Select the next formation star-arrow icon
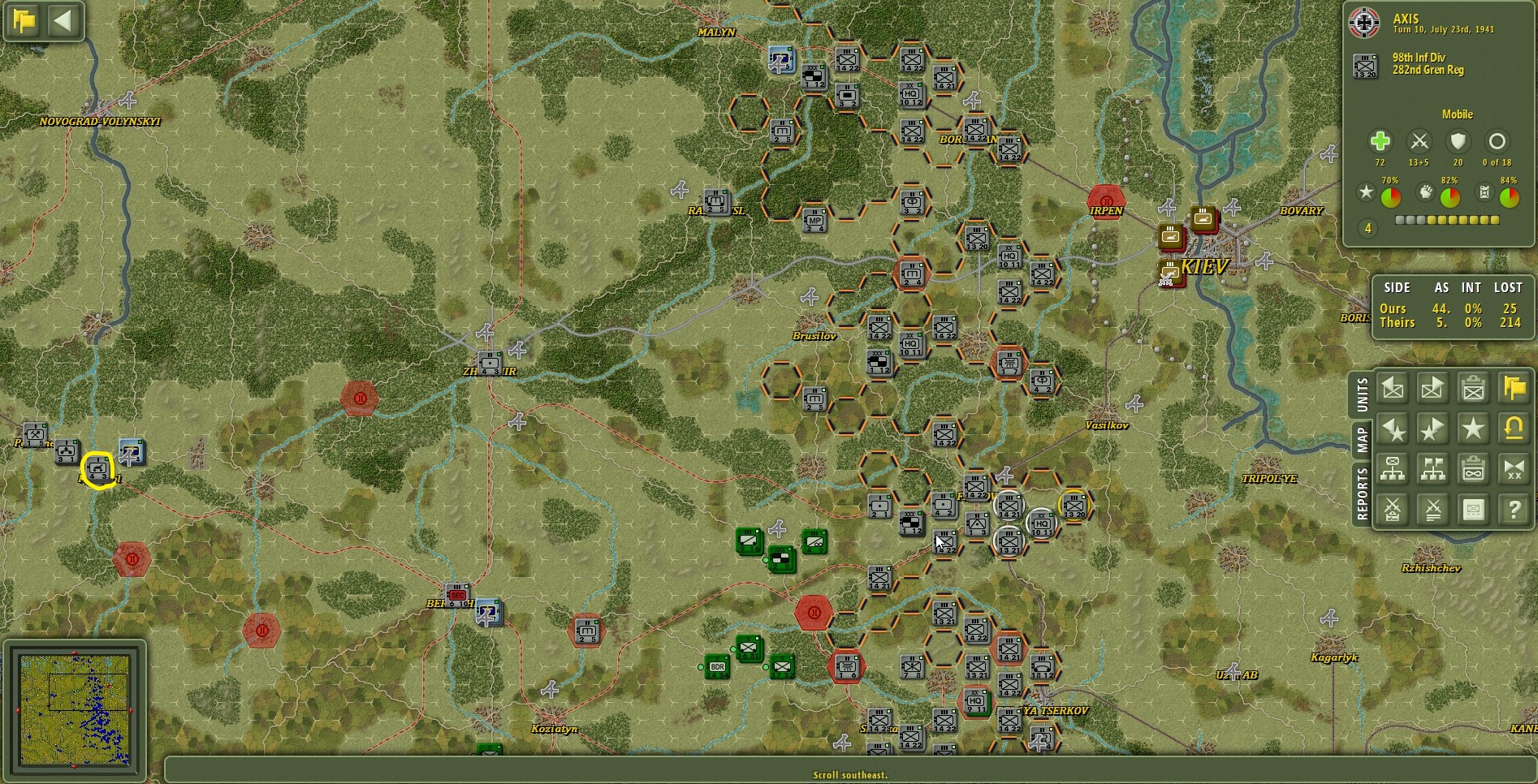This screenshot has height=784, width=1538. click(x=1432, y=429)
